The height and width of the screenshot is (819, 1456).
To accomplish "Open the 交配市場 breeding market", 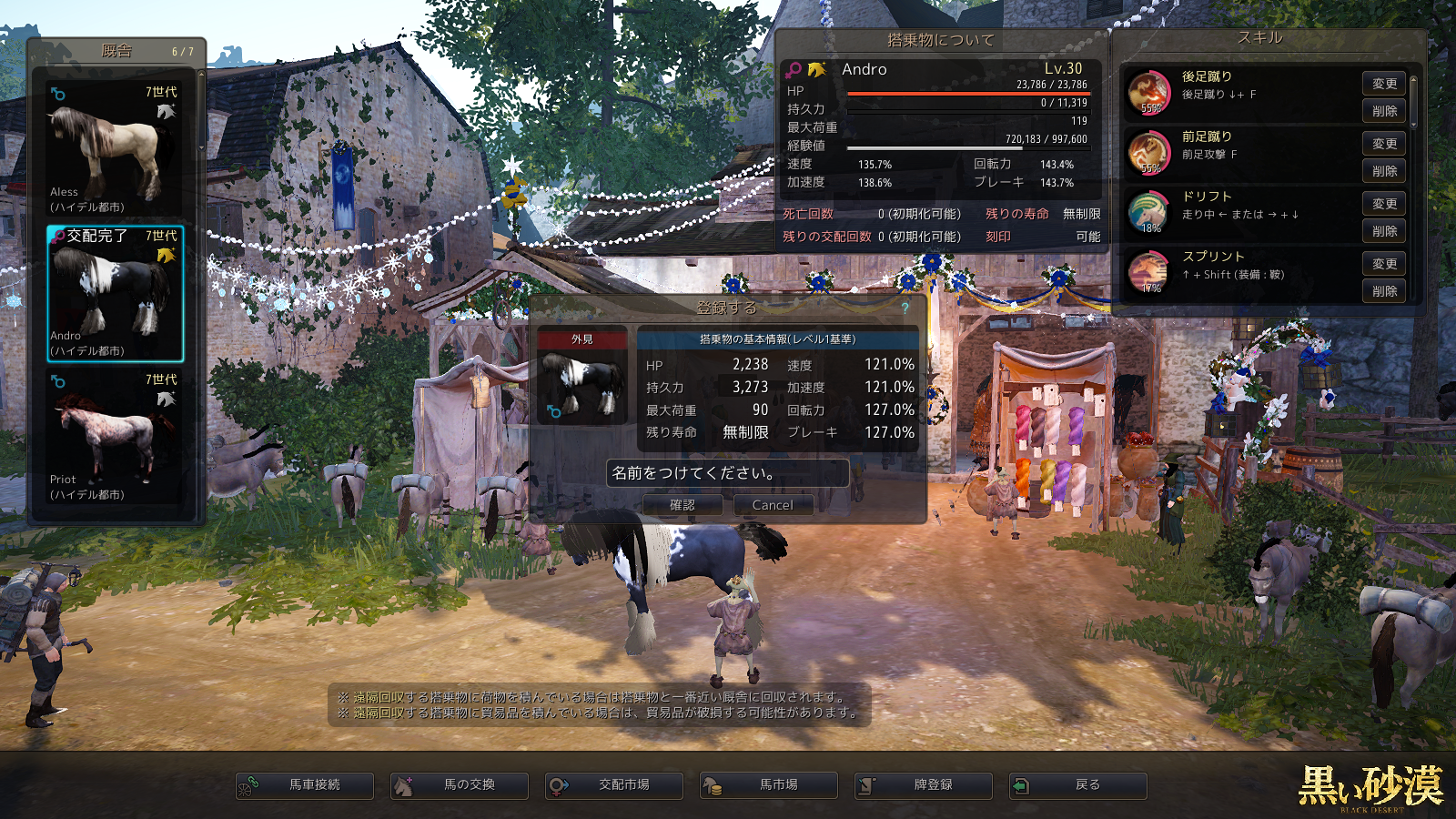I will pos(614,785).
